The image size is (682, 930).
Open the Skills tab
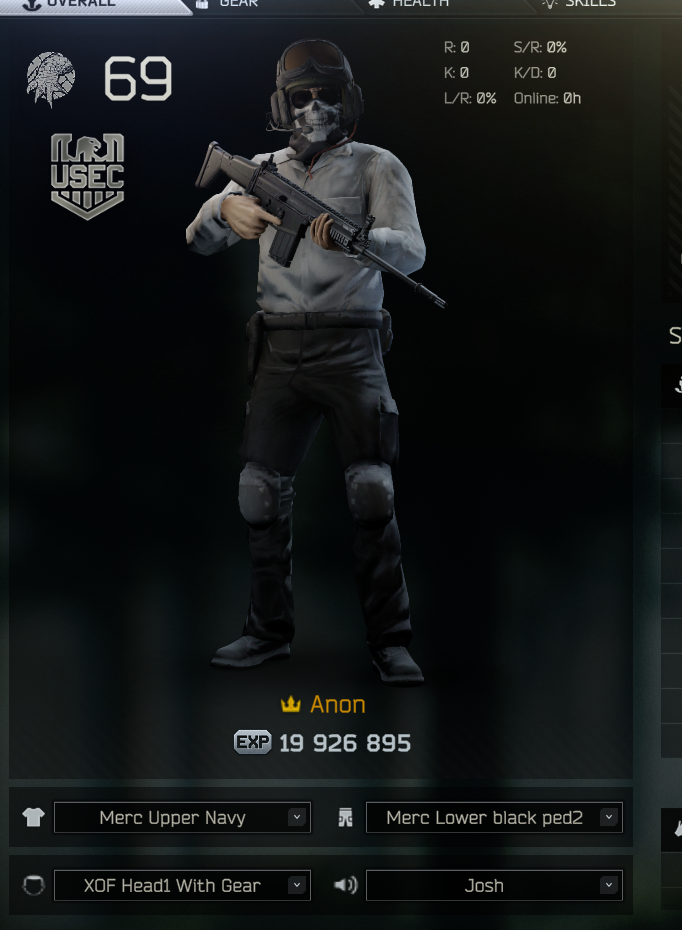590,4
